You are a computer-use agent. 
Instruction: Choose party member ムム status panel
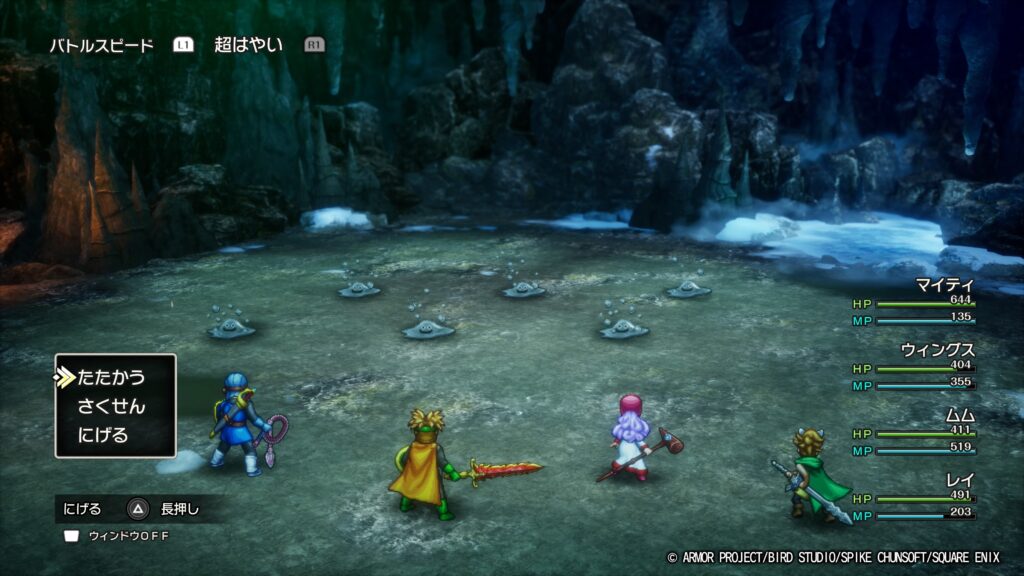point(913,432)
